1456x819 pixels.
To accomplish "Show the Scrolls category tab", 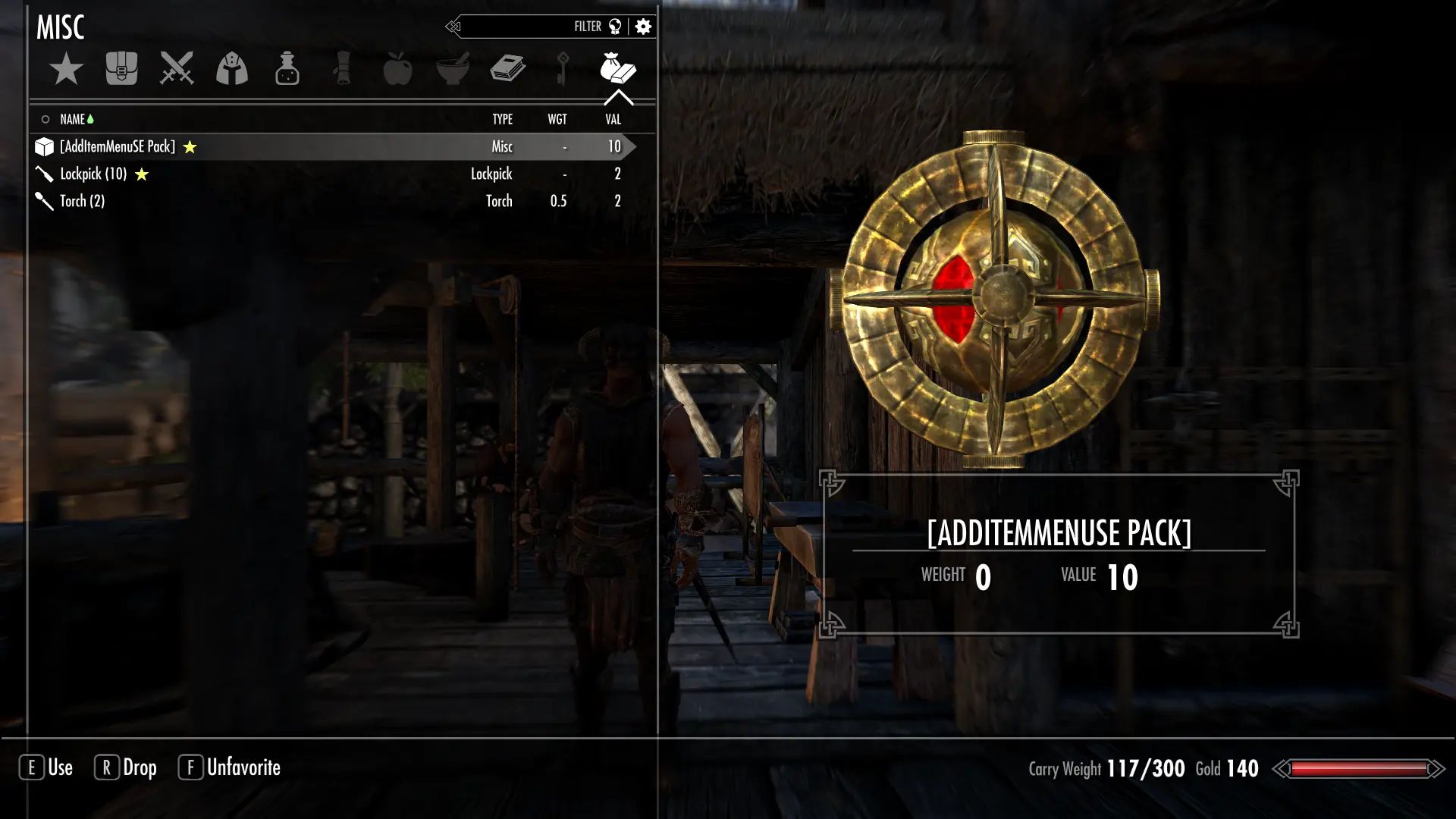I will point(342,69).
